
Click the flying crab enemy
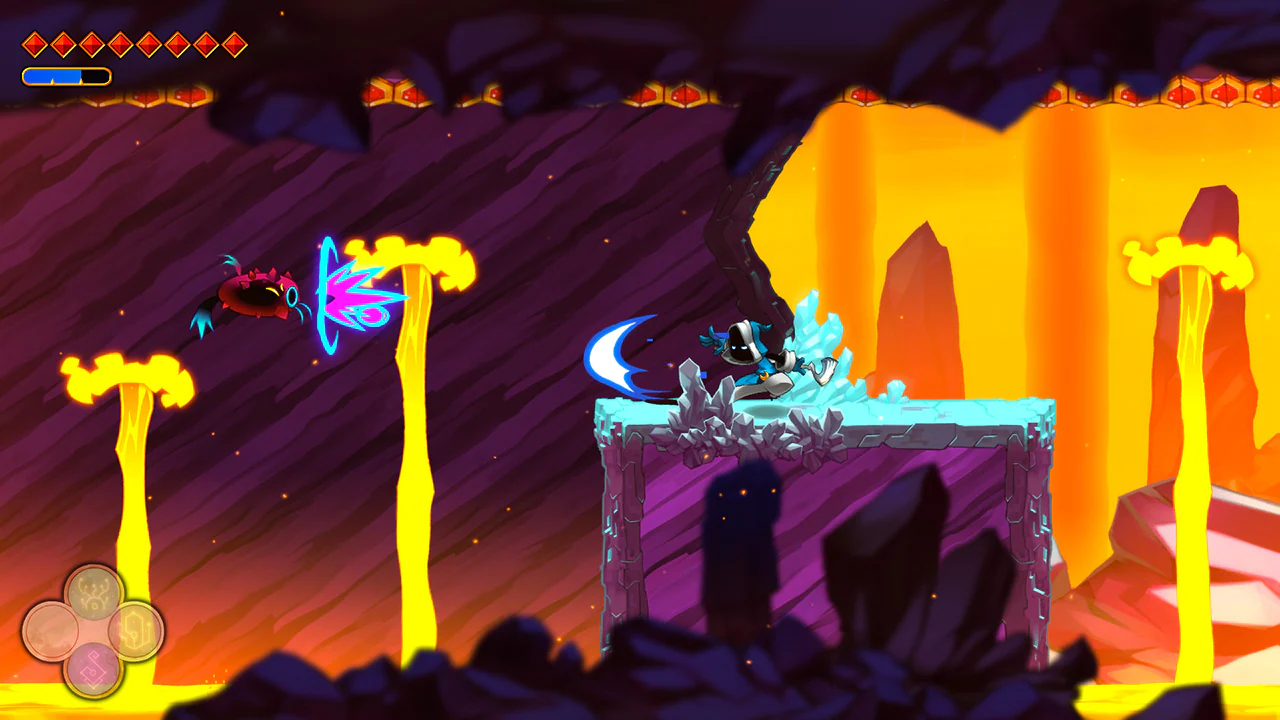pyautogui.click(x=255, y=295)
